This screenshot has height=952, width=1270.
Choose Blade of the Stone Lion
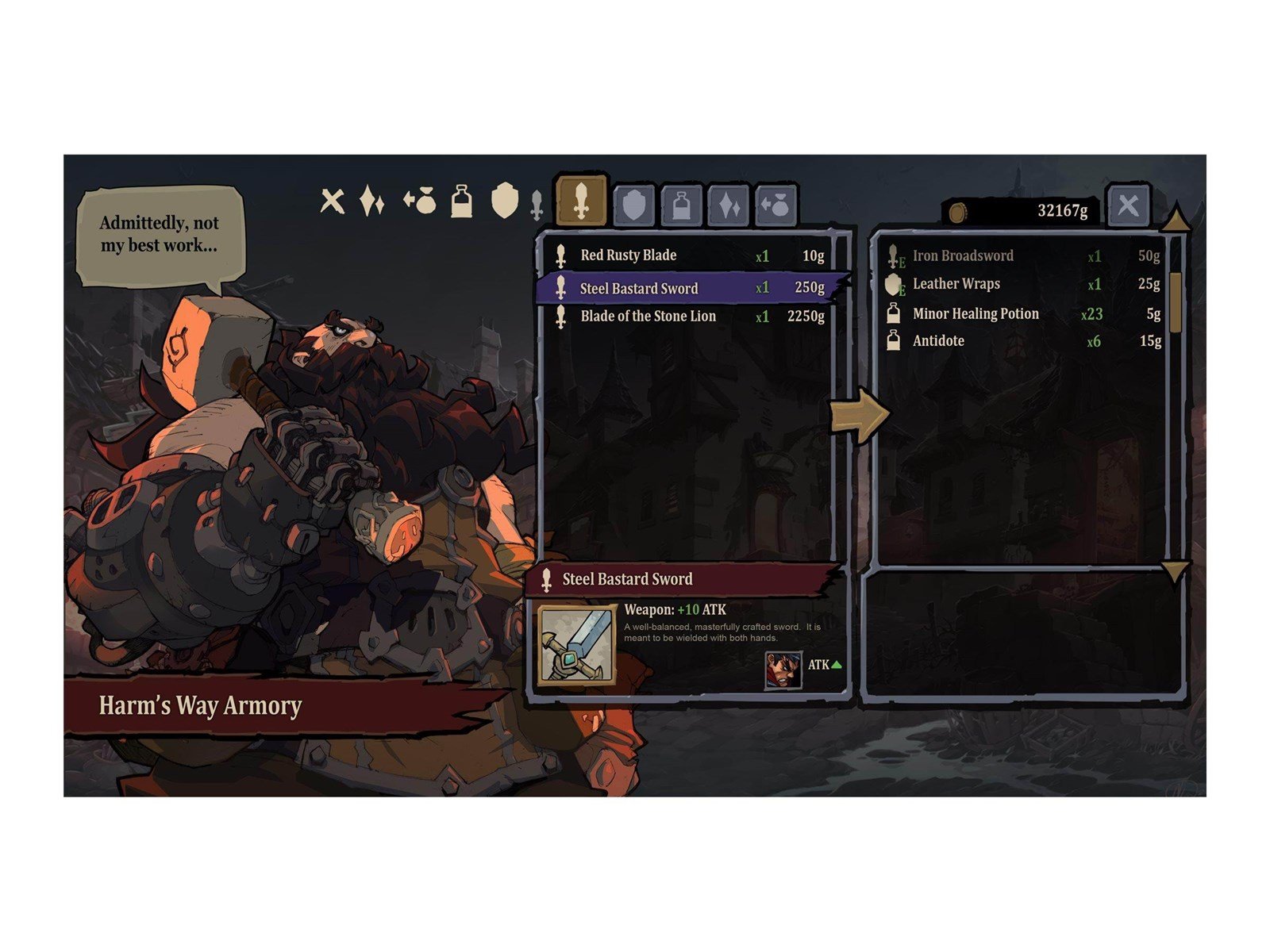point(687,316)
